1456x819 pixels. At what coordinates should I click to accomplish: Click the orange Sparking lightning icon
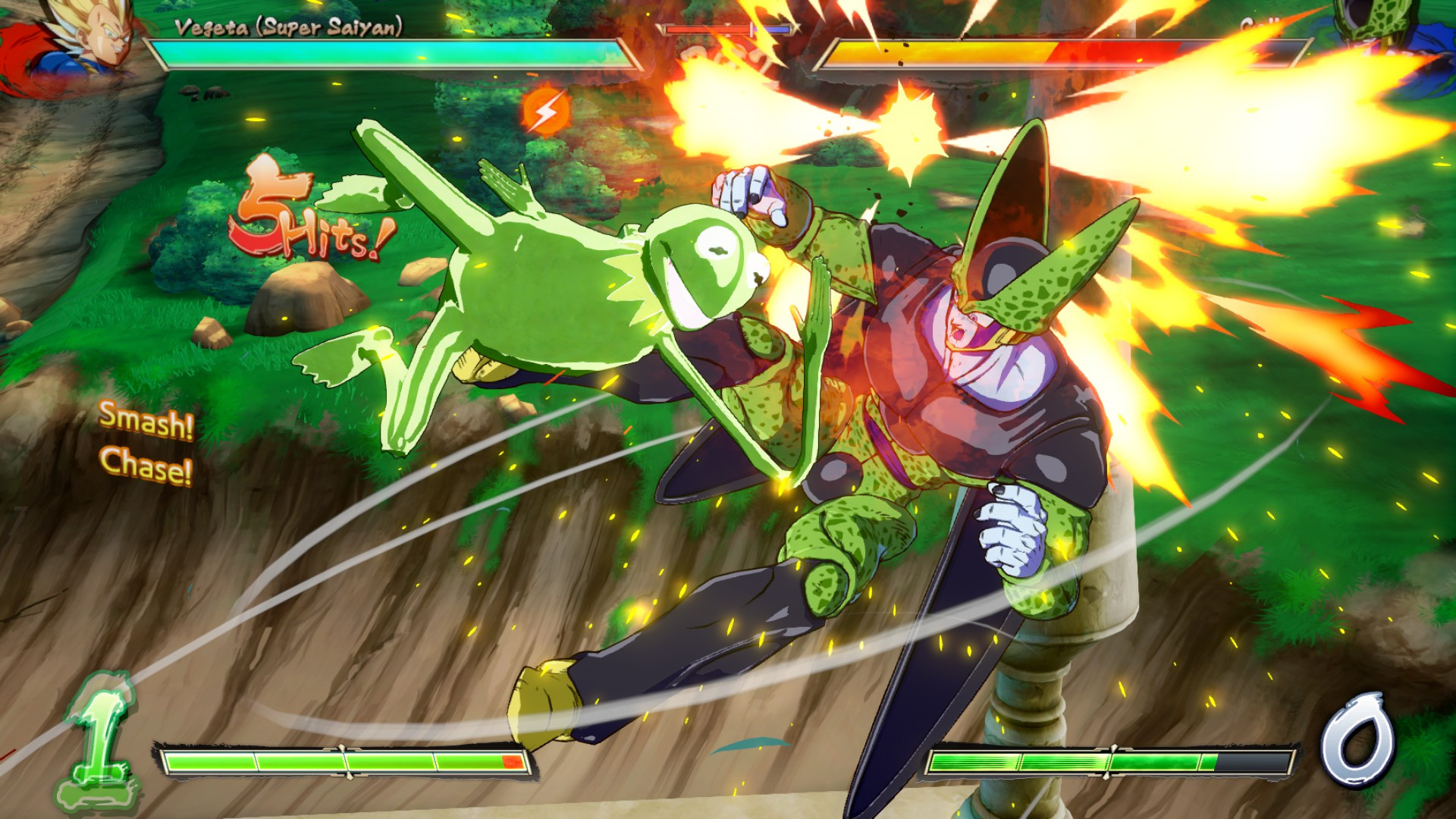pyautogui.click(x=544, y=110)
